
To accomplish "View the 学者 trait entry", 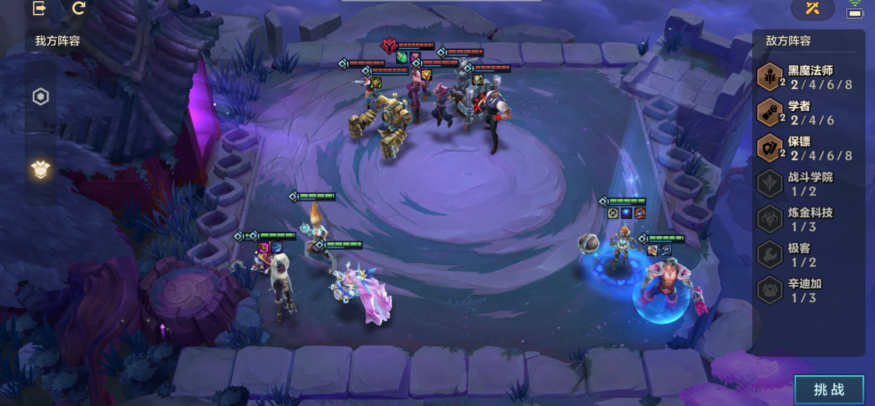I will [808, 113].
